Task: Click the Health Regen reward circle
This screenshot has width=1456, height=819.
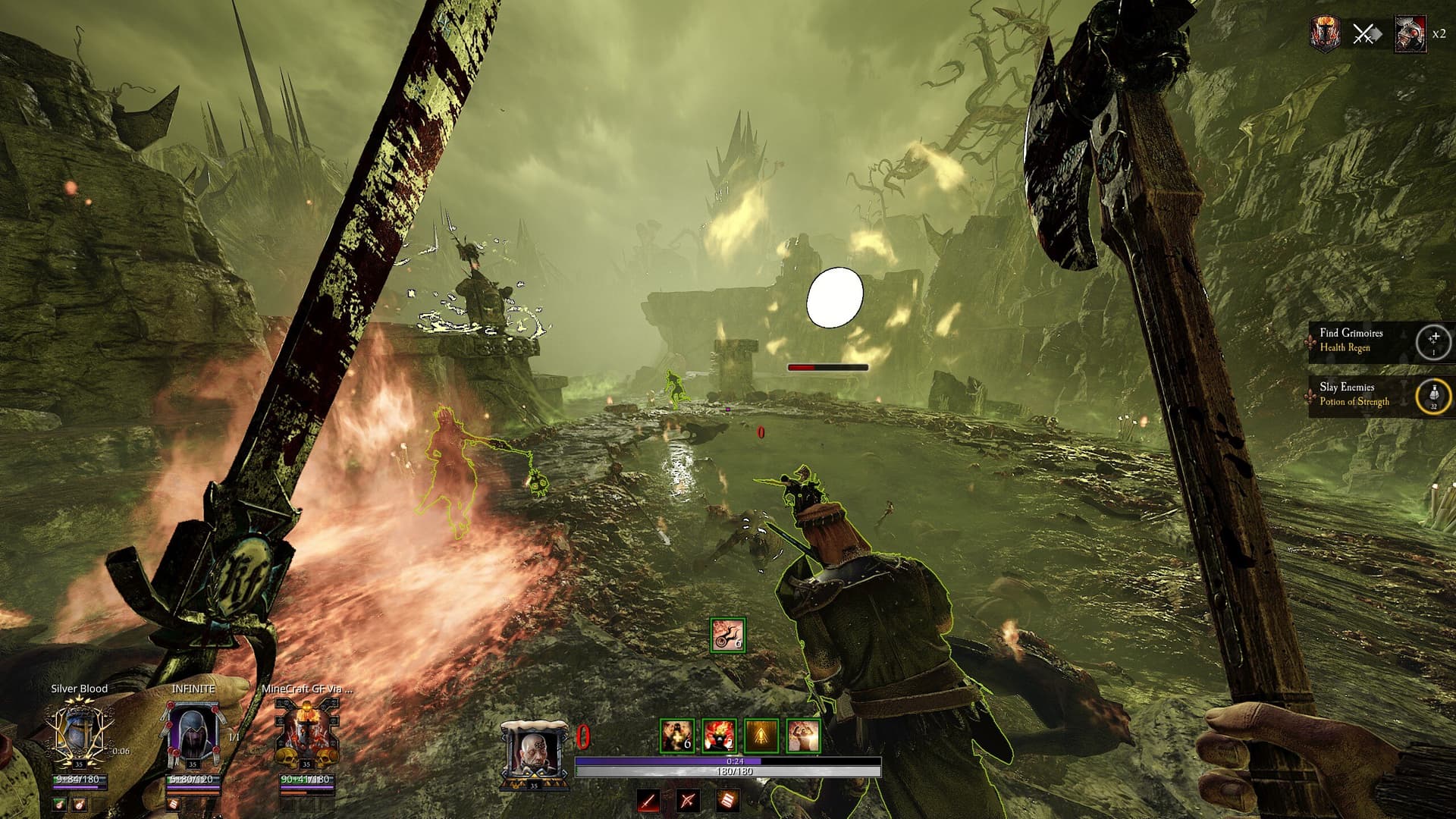Action: pyautogui.click(x=1433, y=341)
